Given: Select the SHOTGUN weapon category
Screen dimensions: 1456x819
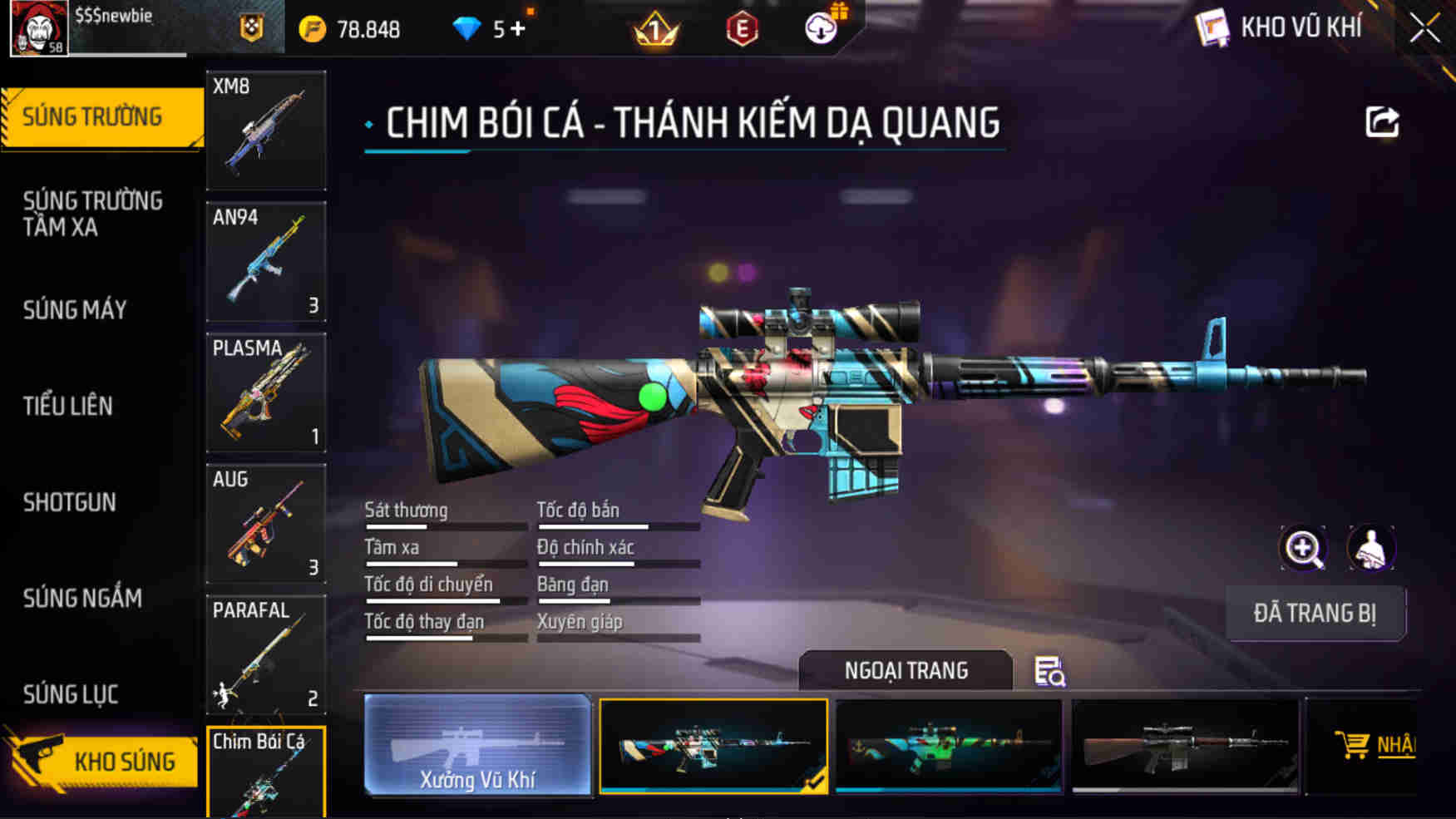Looking at the screenshot, I should coord(70,502).
